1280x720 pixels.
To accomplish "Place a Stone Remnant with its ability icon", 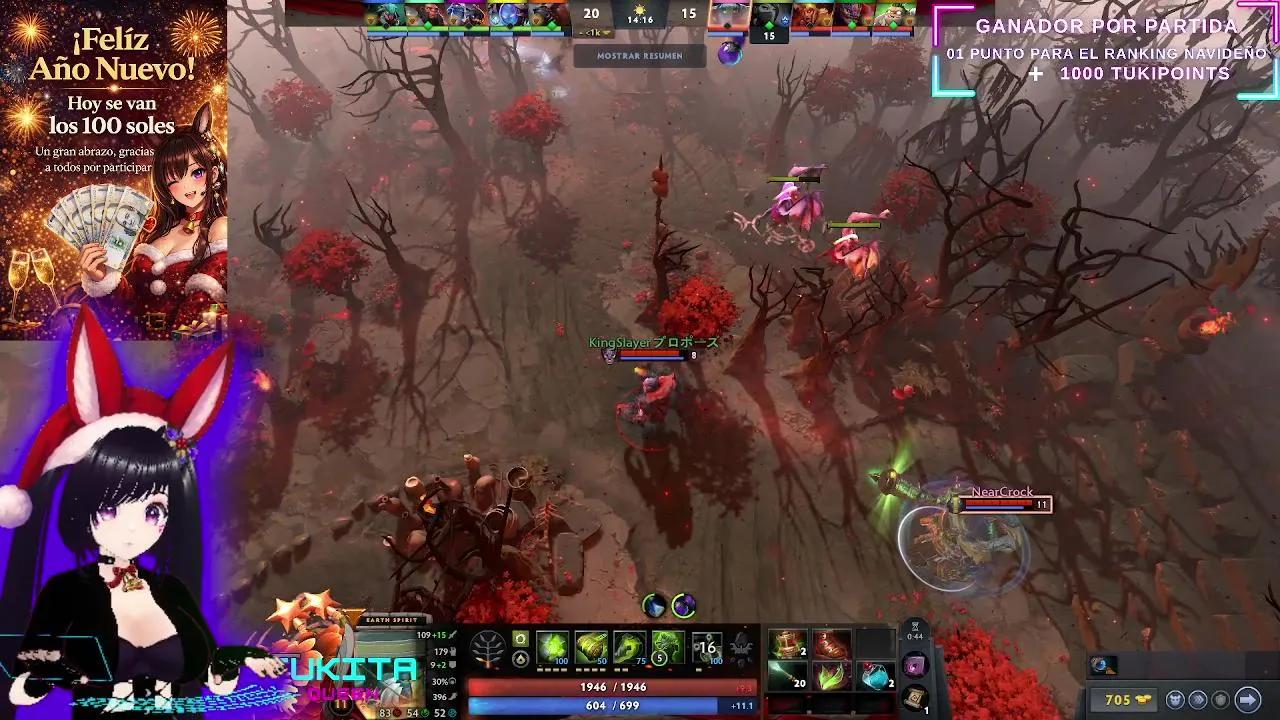I will coord(669,647).
